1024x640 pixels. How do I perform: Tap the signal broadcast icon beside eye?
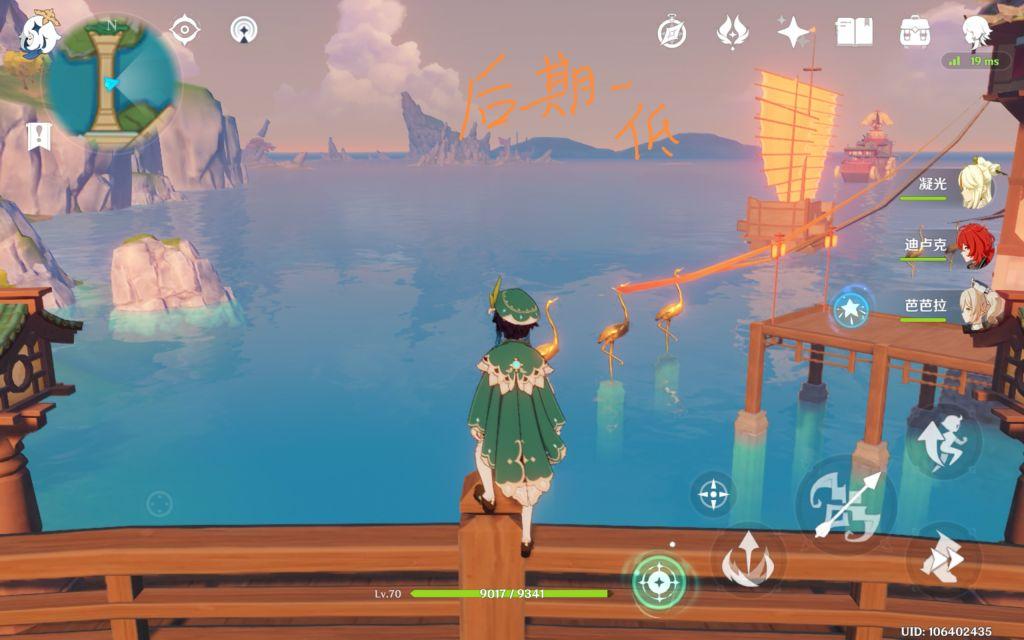pyautogui.click(x=241, y=30)
